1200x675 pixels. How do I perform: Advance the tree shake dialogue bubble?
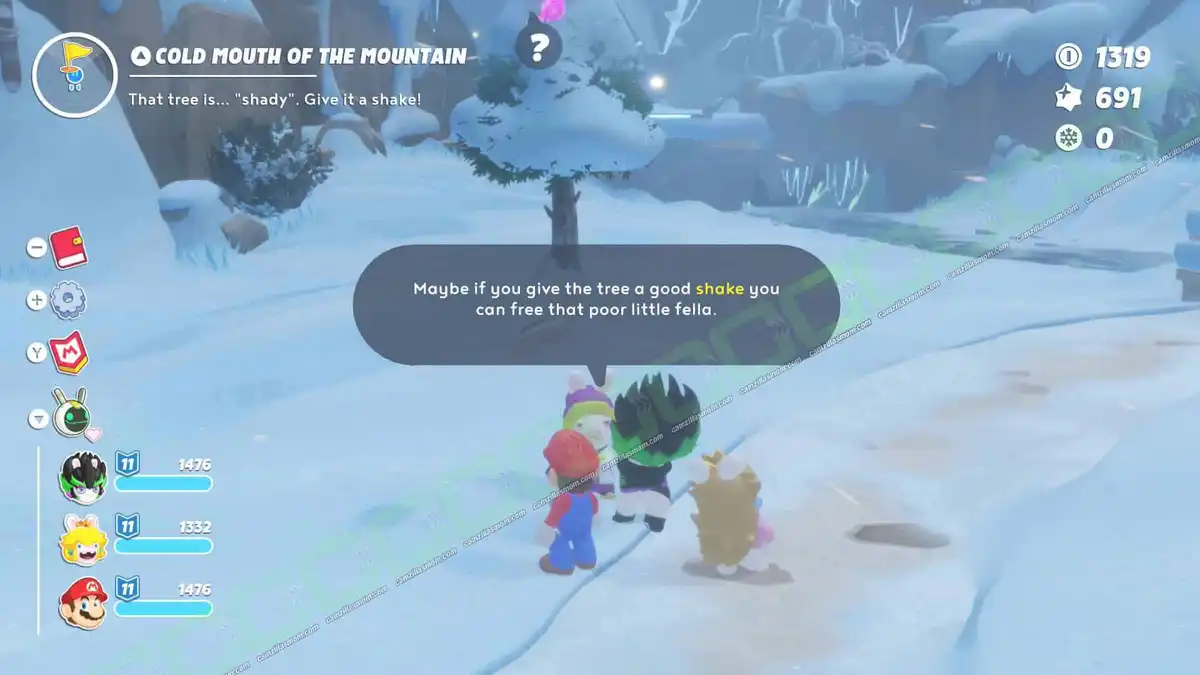[596, 300]
